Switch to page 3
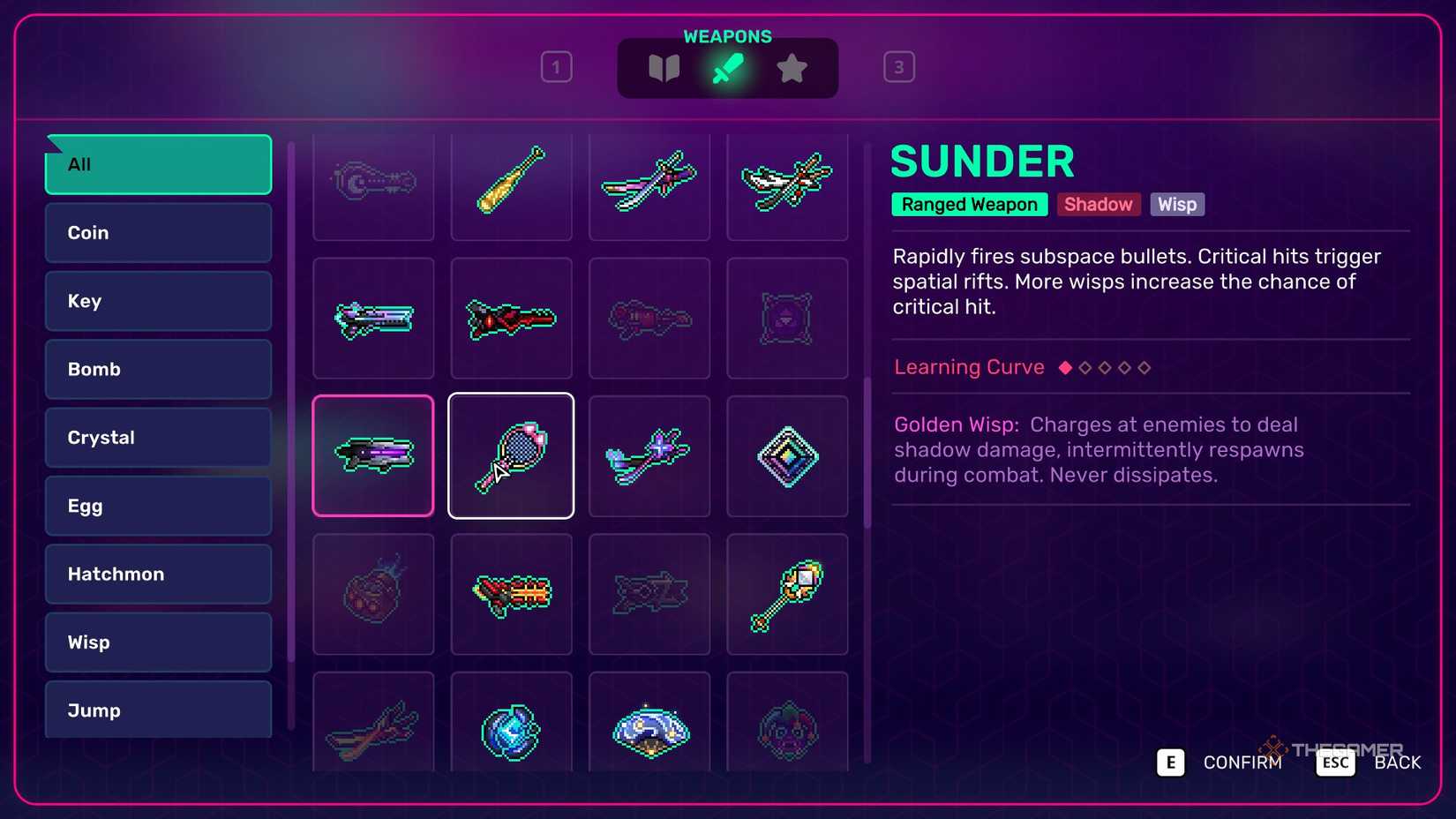Image resolution: width=1456 pixels, height=819 pixels. tap(899, 66)
